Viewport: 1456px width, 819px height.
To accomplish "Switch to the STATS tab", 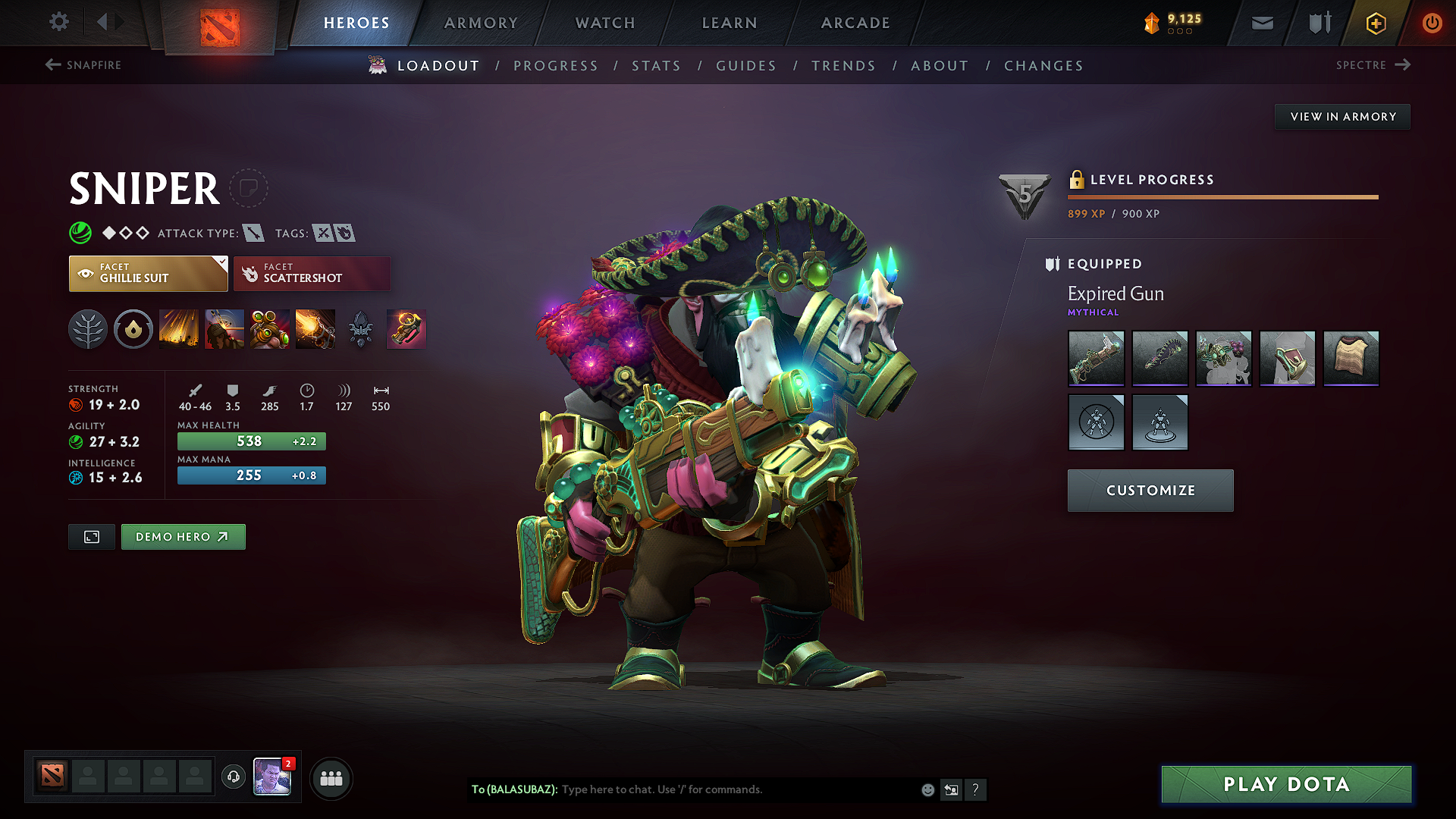I will point(657,66).
